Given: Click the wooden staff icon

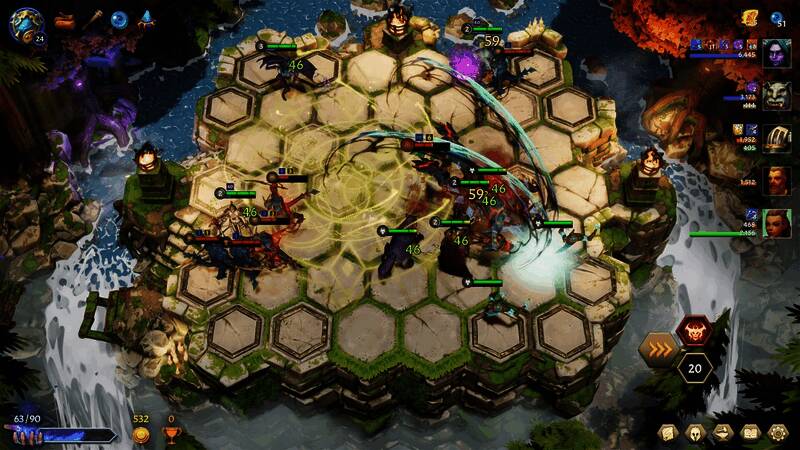Looking at the screenshot, I should [x=93, y=18].
